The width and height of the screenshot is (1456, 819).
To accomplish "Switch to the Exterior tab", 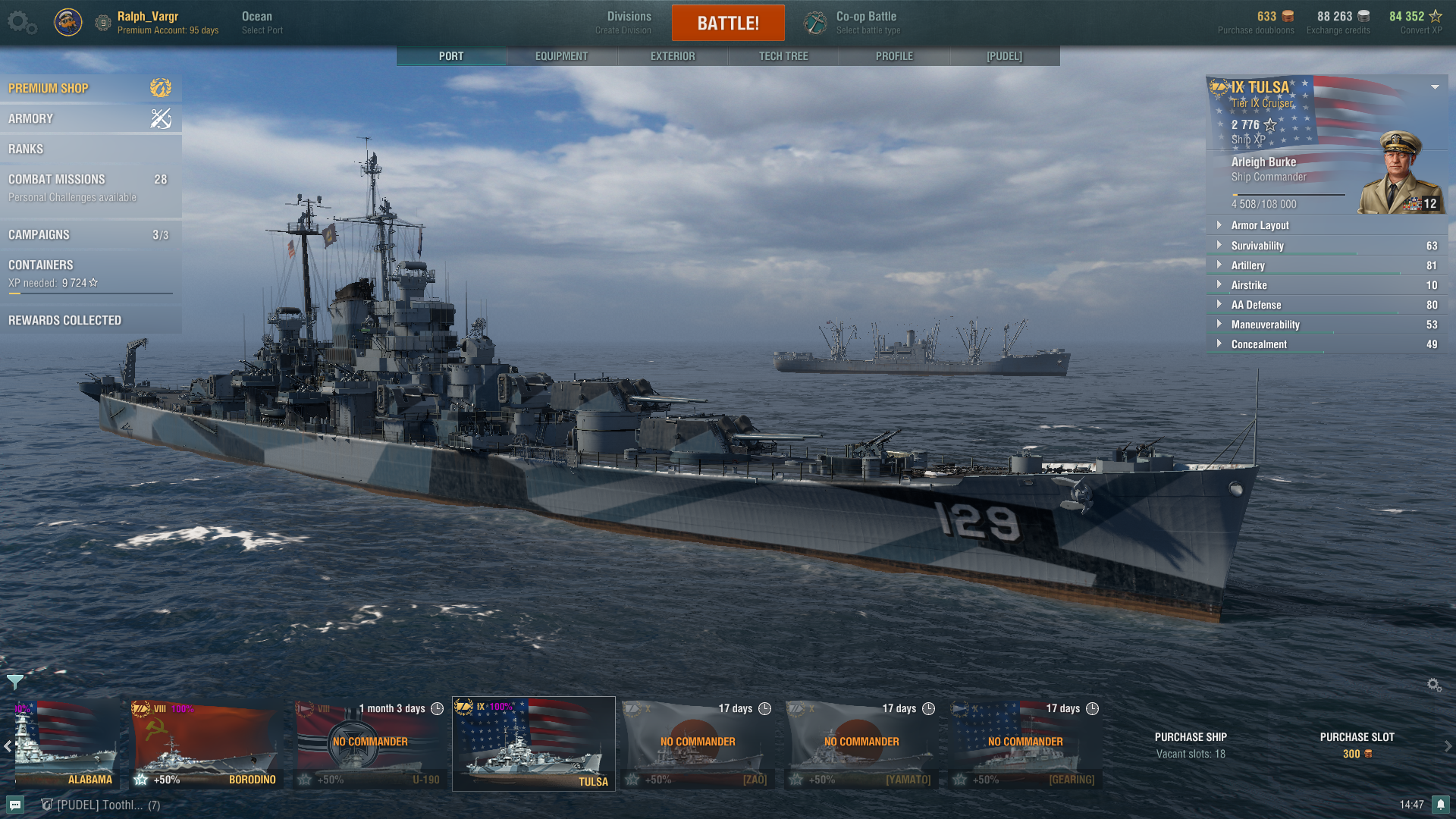I will click(672, 56).
